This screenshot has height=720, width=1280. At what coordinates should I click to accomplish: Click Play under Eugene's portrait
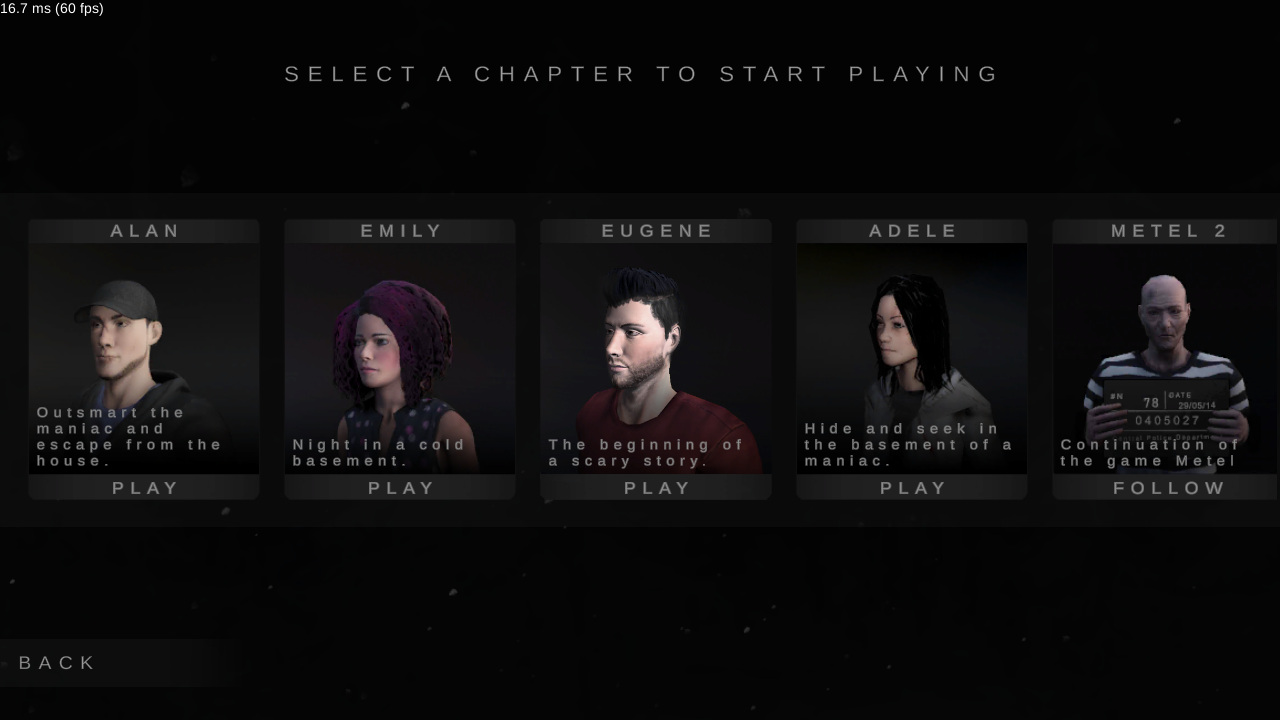point(657,488)
